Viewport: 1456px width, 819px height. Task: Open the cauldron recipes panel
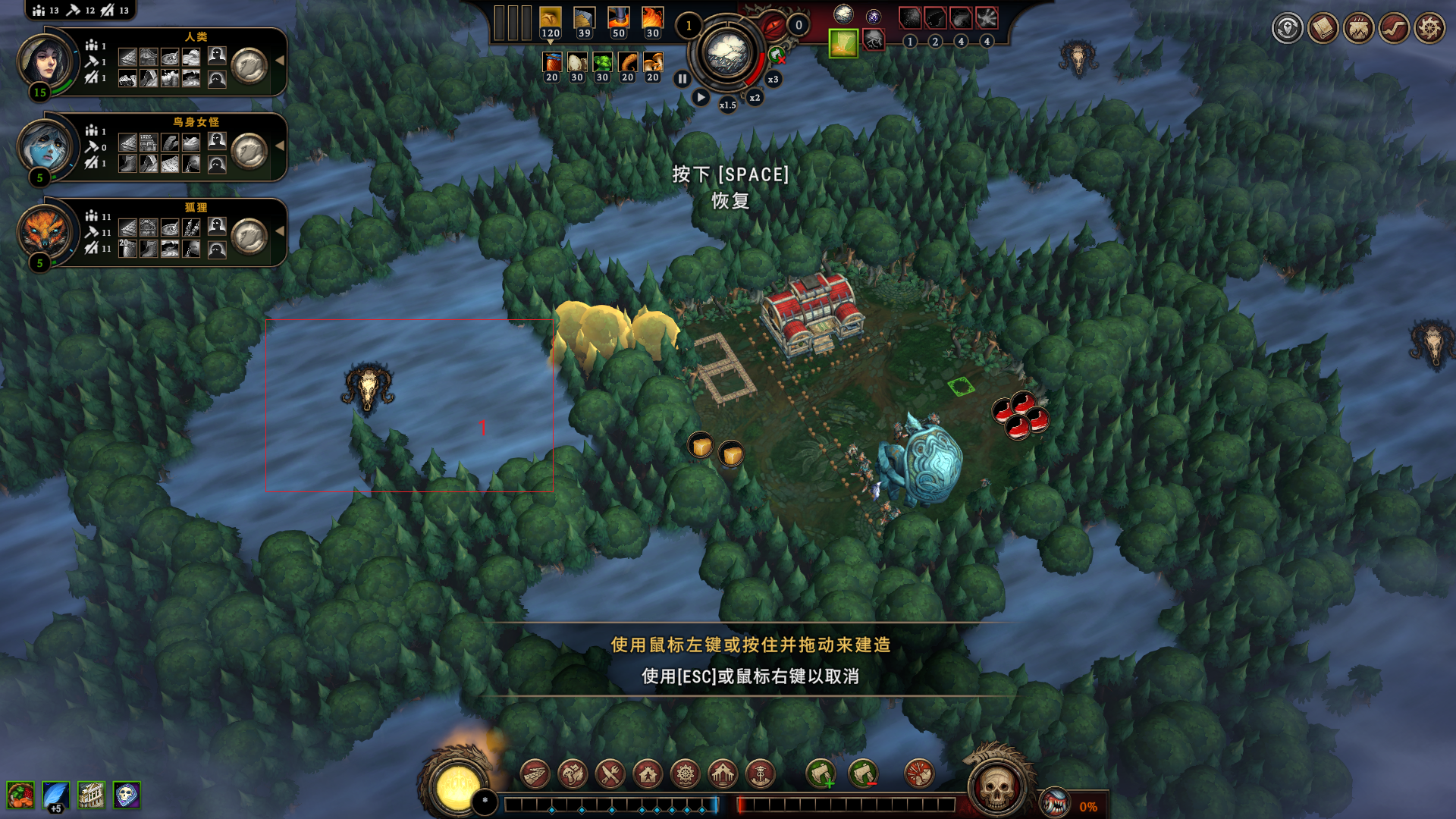point(1359,29)
